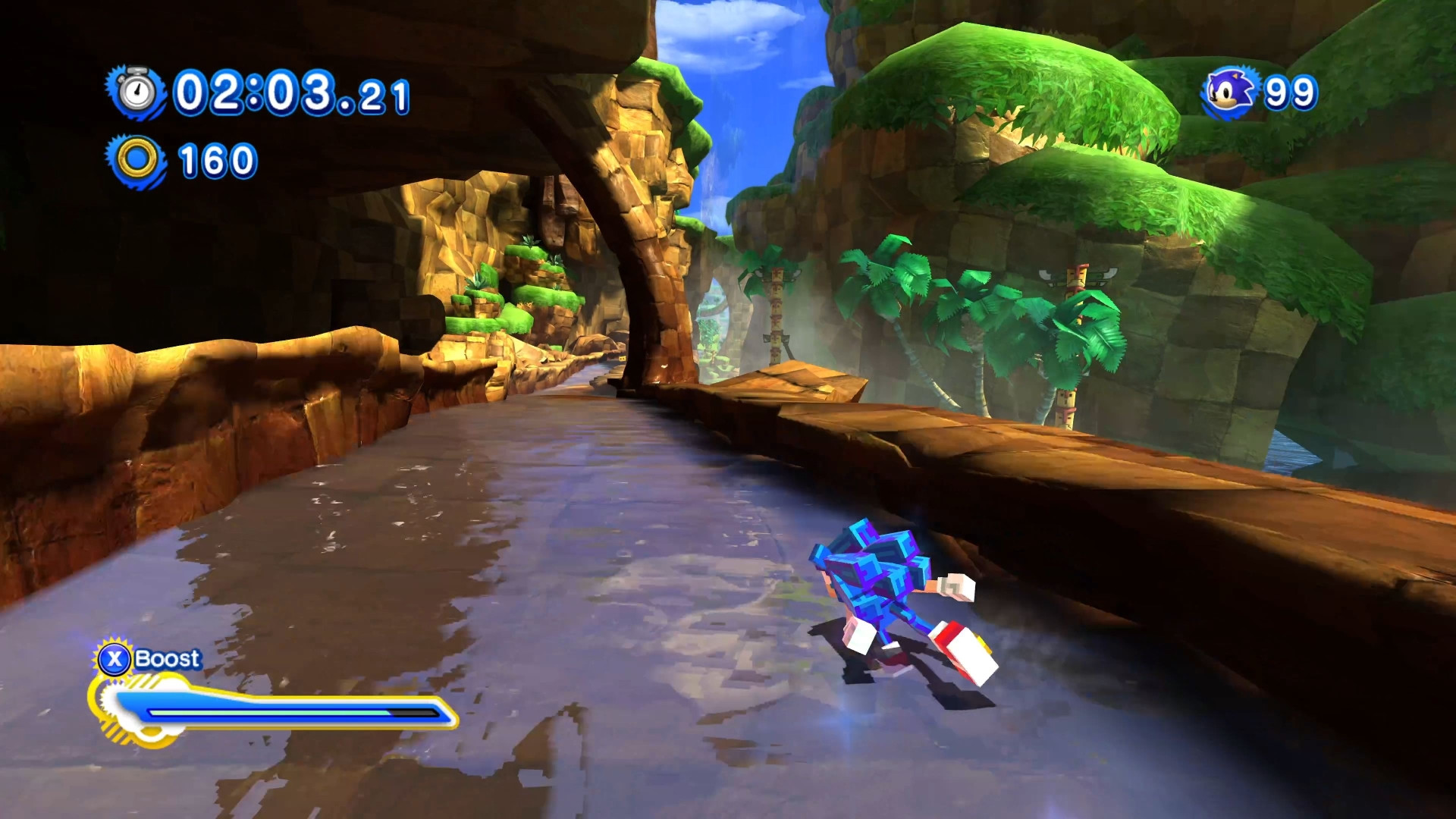The height and width of the screenshot is (819, 1456).
Task: Click the stopwatch timer icon
Action: click(135, 93)
